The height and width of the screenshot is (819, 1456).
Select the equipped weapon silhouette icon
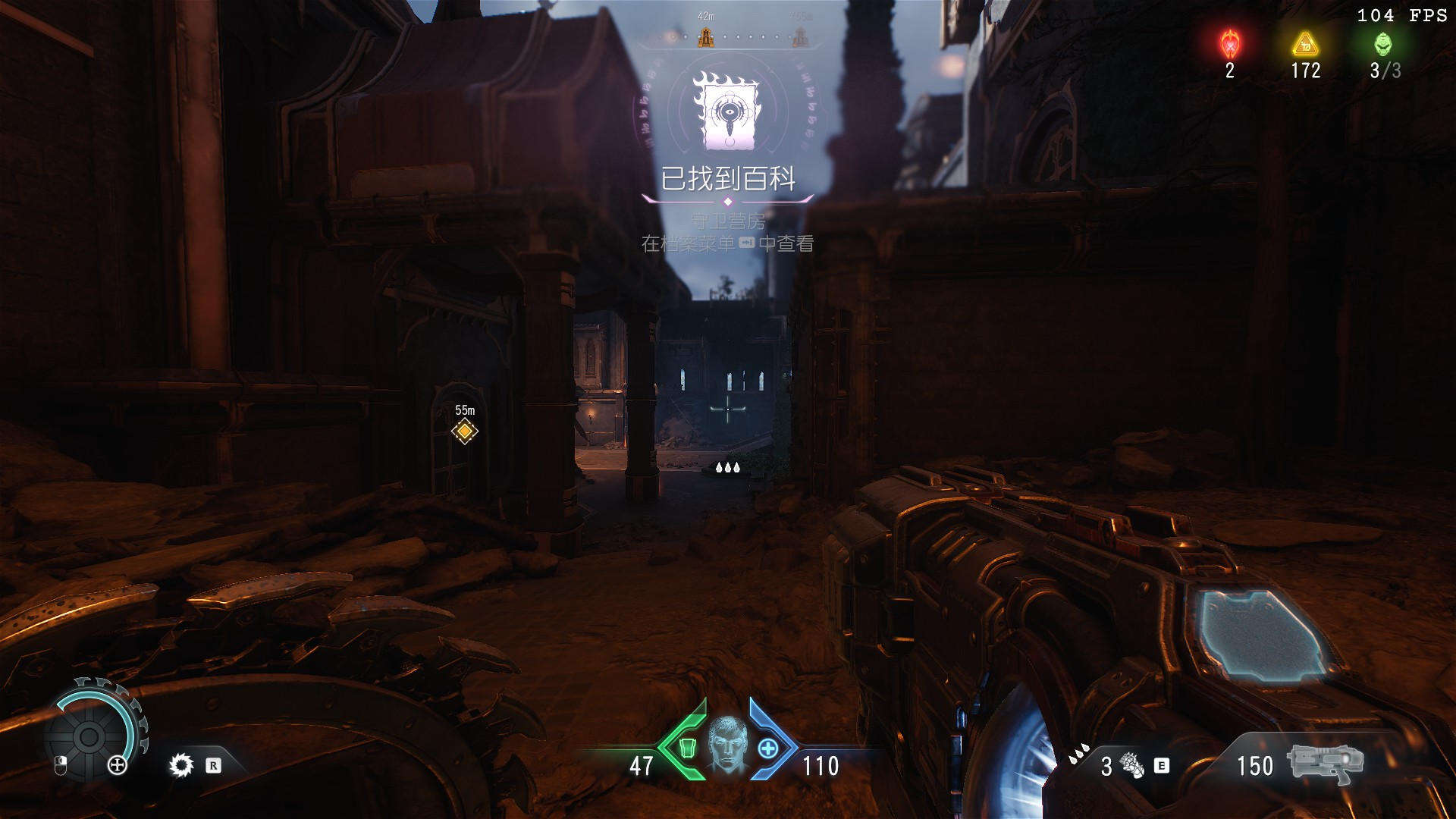(x=1325, y=764)
